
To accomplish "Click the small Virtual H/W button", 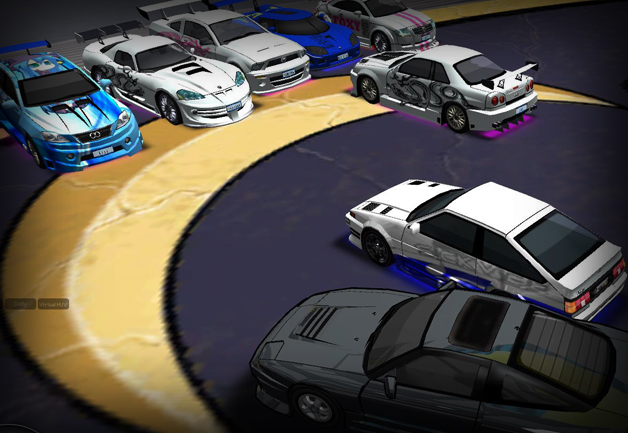I will point(53,303).
